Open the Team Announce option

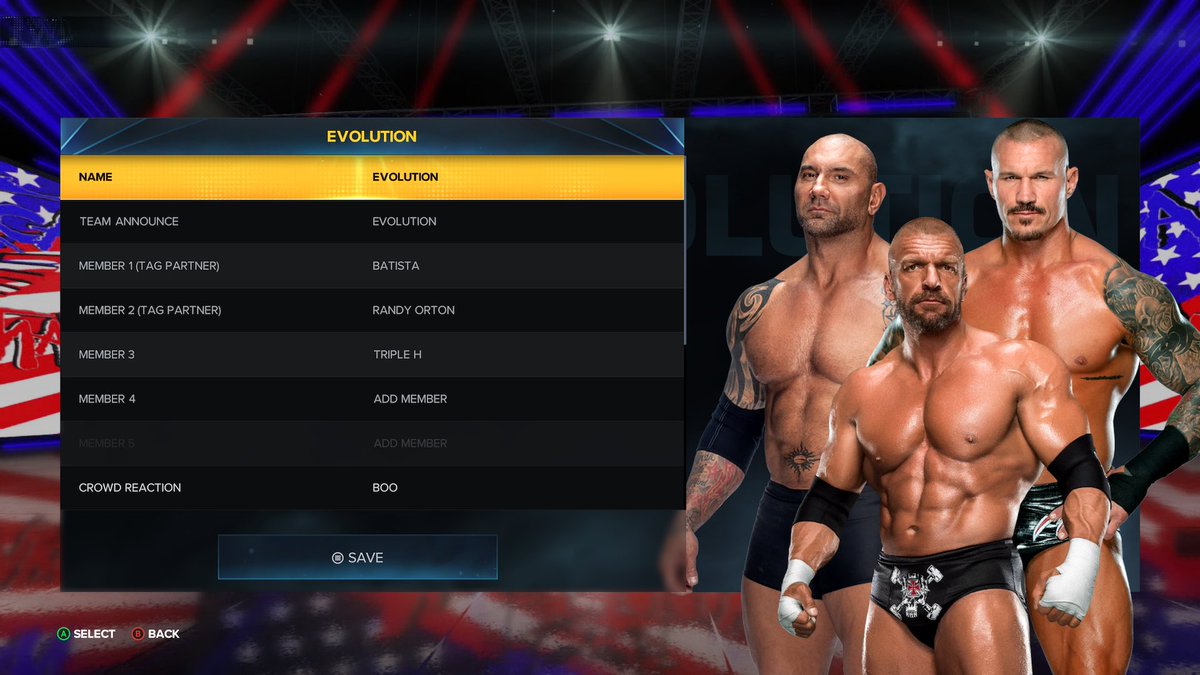tap(371, 221)
